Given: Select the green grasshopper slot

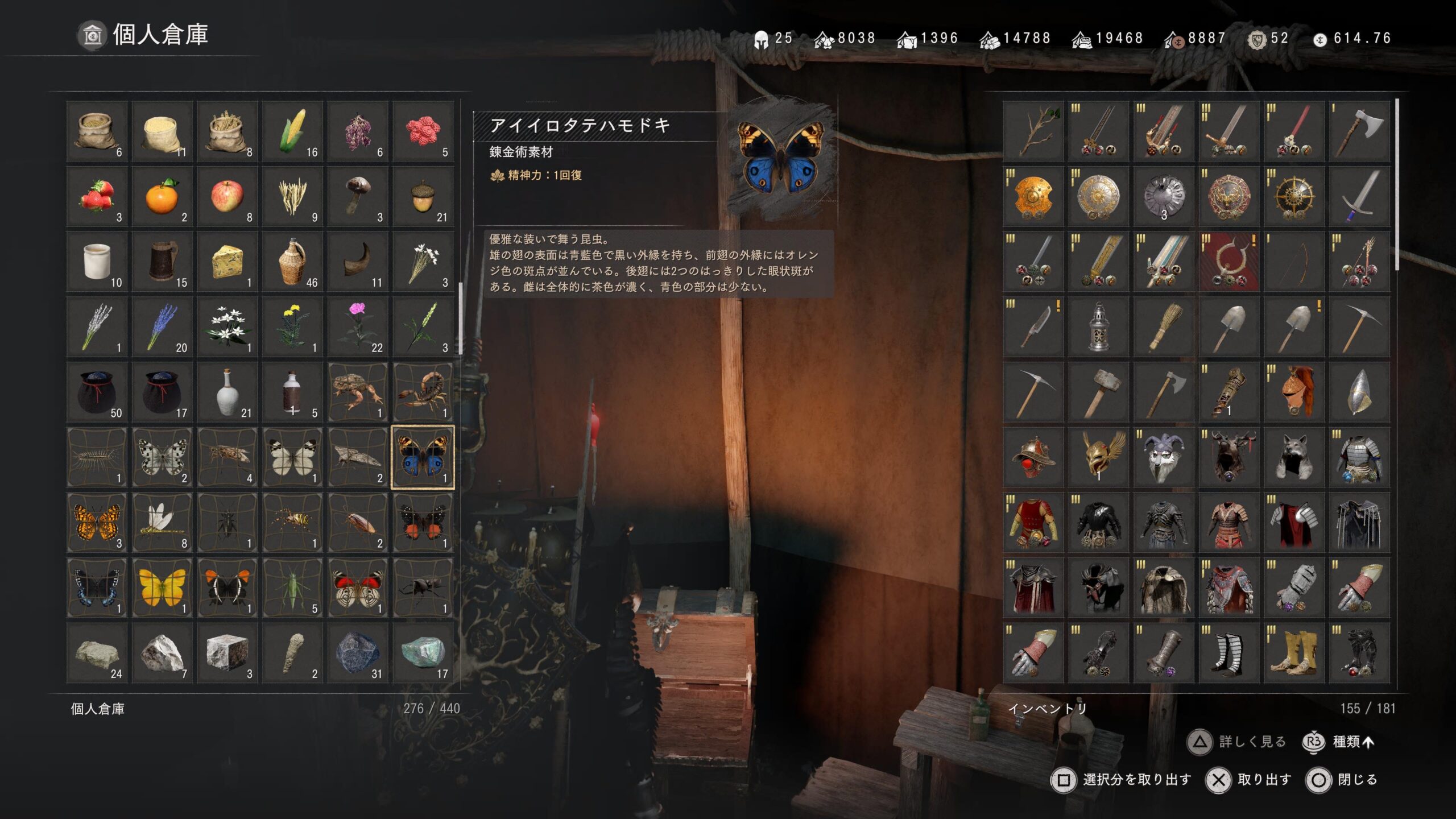Looking at the screenshot, I should tap(292, 588).
